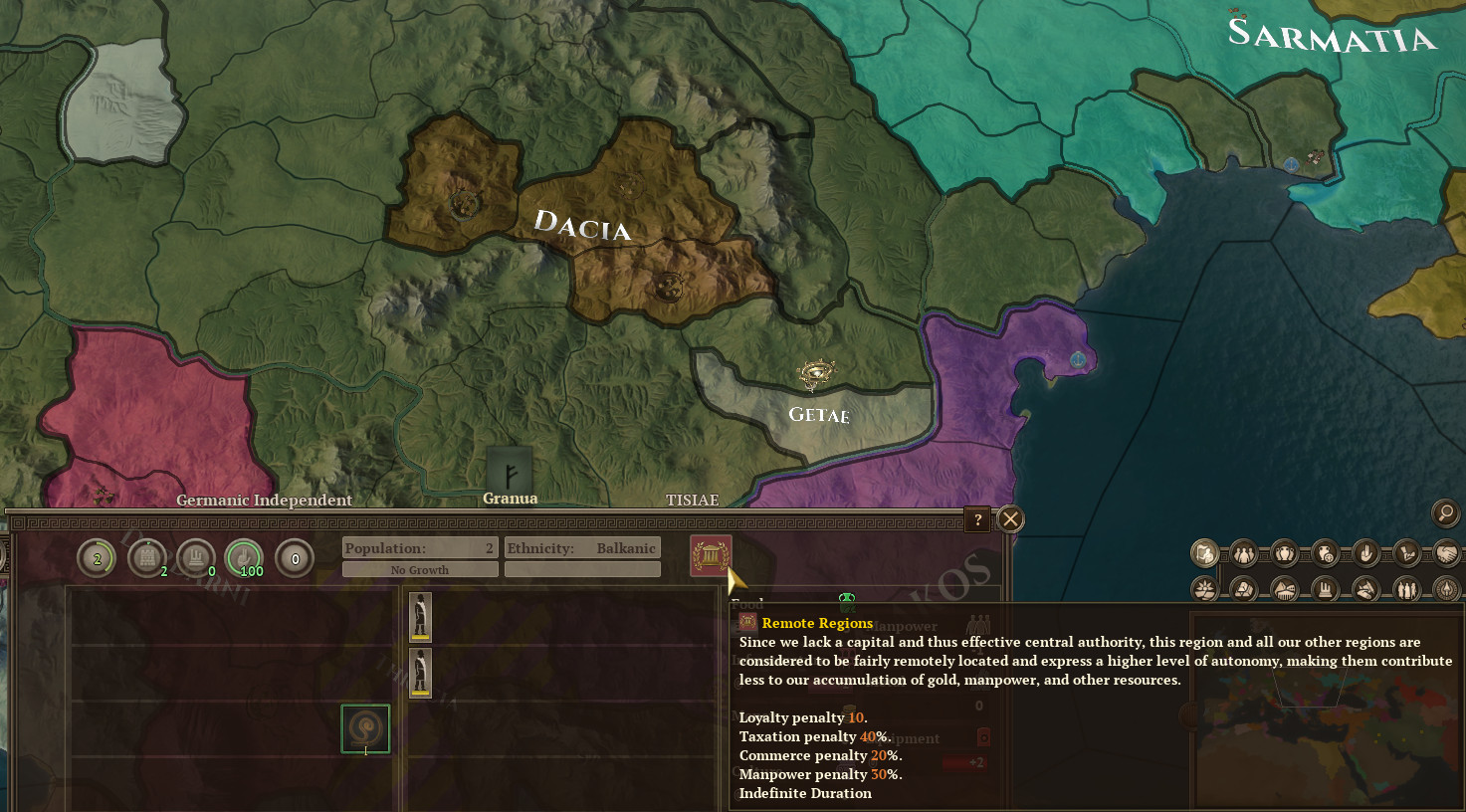Click the highlighted holy site building slot

click(364, 729)
